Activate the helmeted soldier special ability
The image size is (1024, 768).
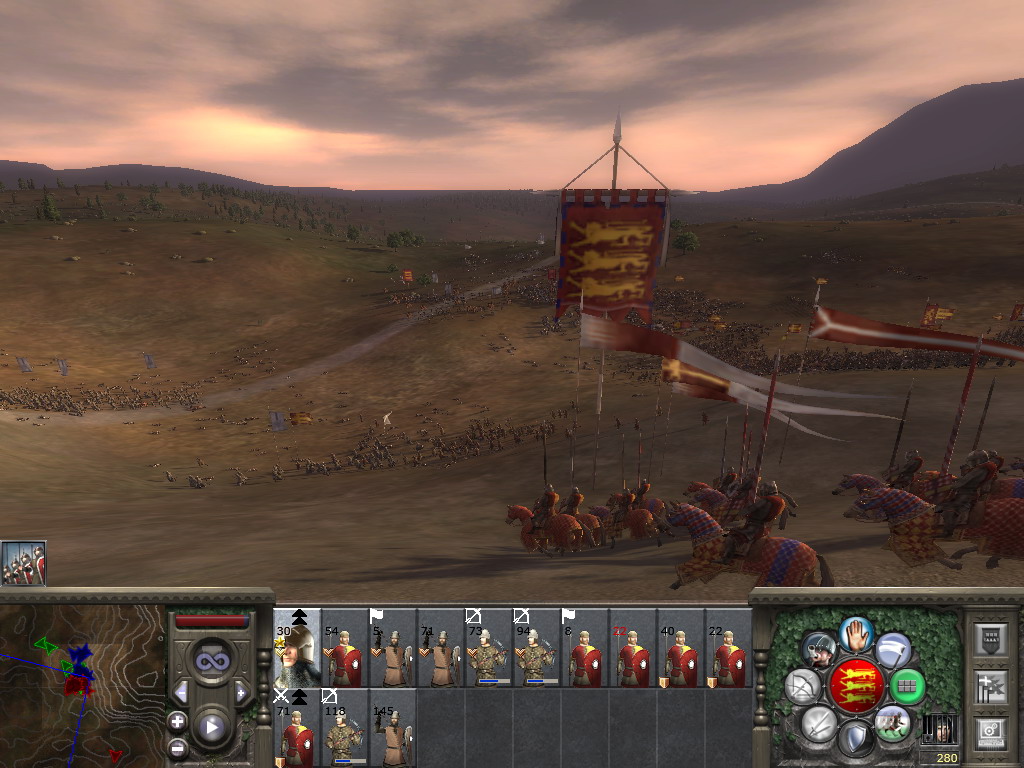819,650
